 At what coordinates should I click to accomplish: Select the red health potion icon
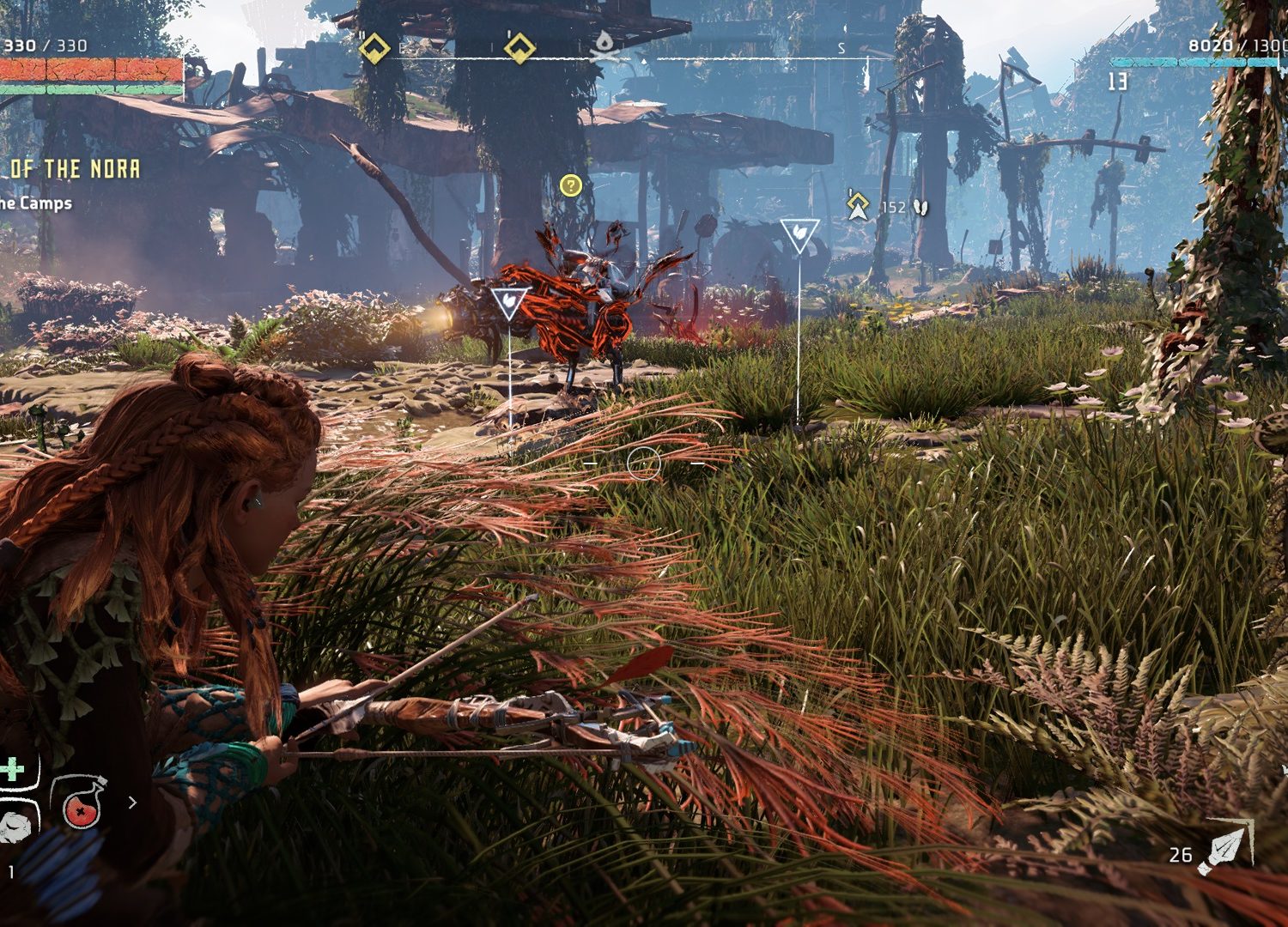(79, 802)
